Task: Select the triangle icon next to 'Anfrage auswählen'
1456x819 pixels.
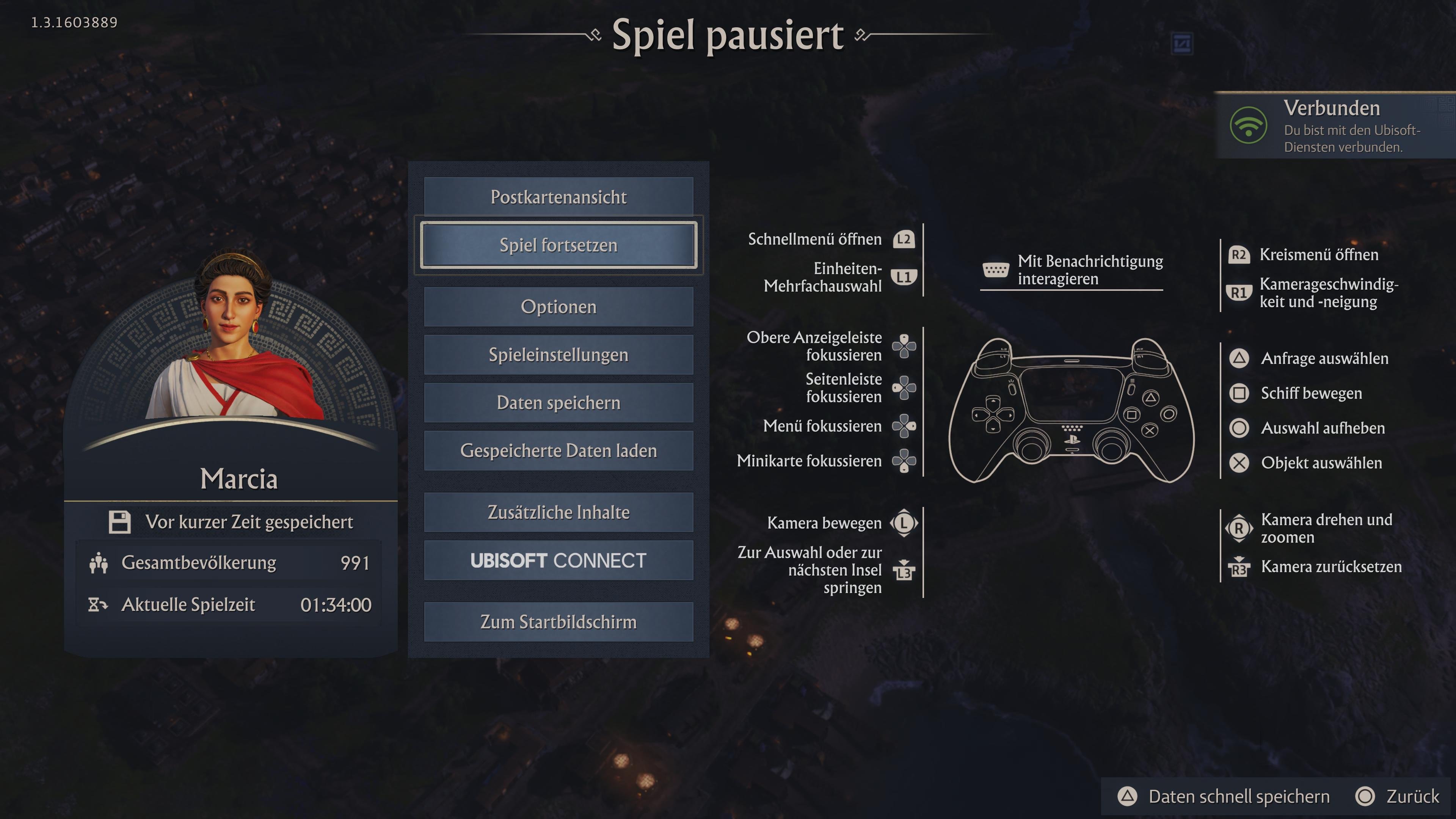Action: click(x=1239, y=359)
